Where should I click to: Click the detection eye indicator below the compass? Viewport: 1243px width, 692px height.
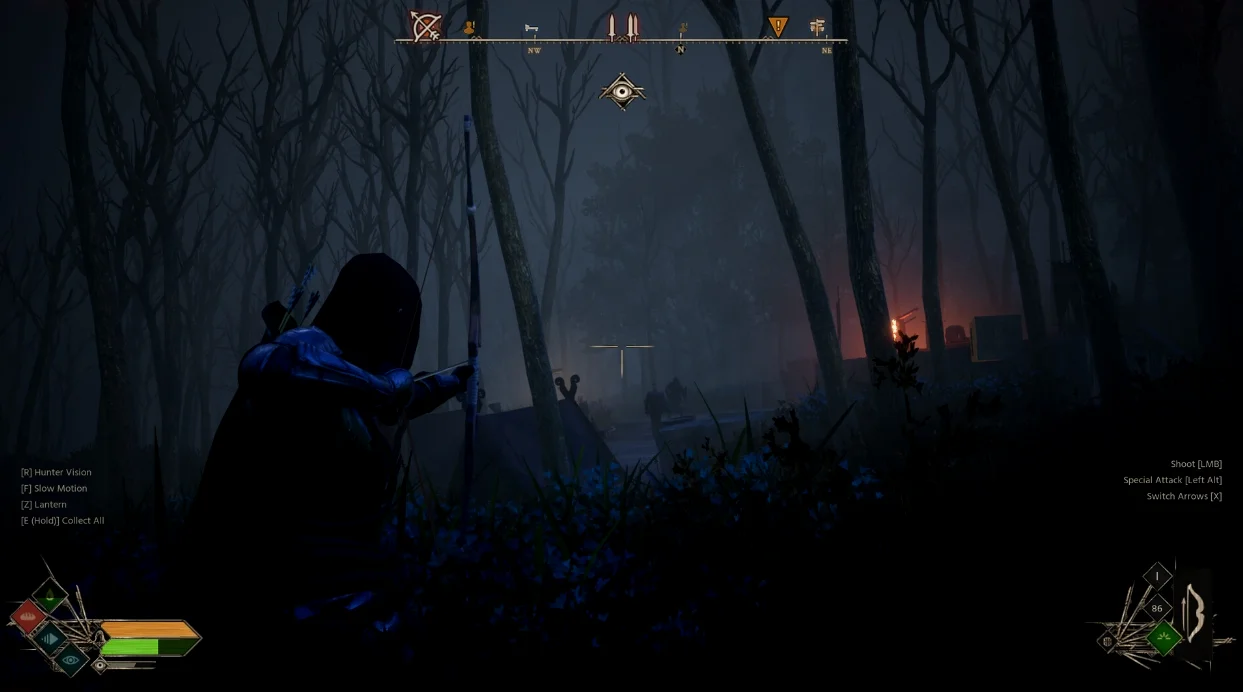click(622, 92)
